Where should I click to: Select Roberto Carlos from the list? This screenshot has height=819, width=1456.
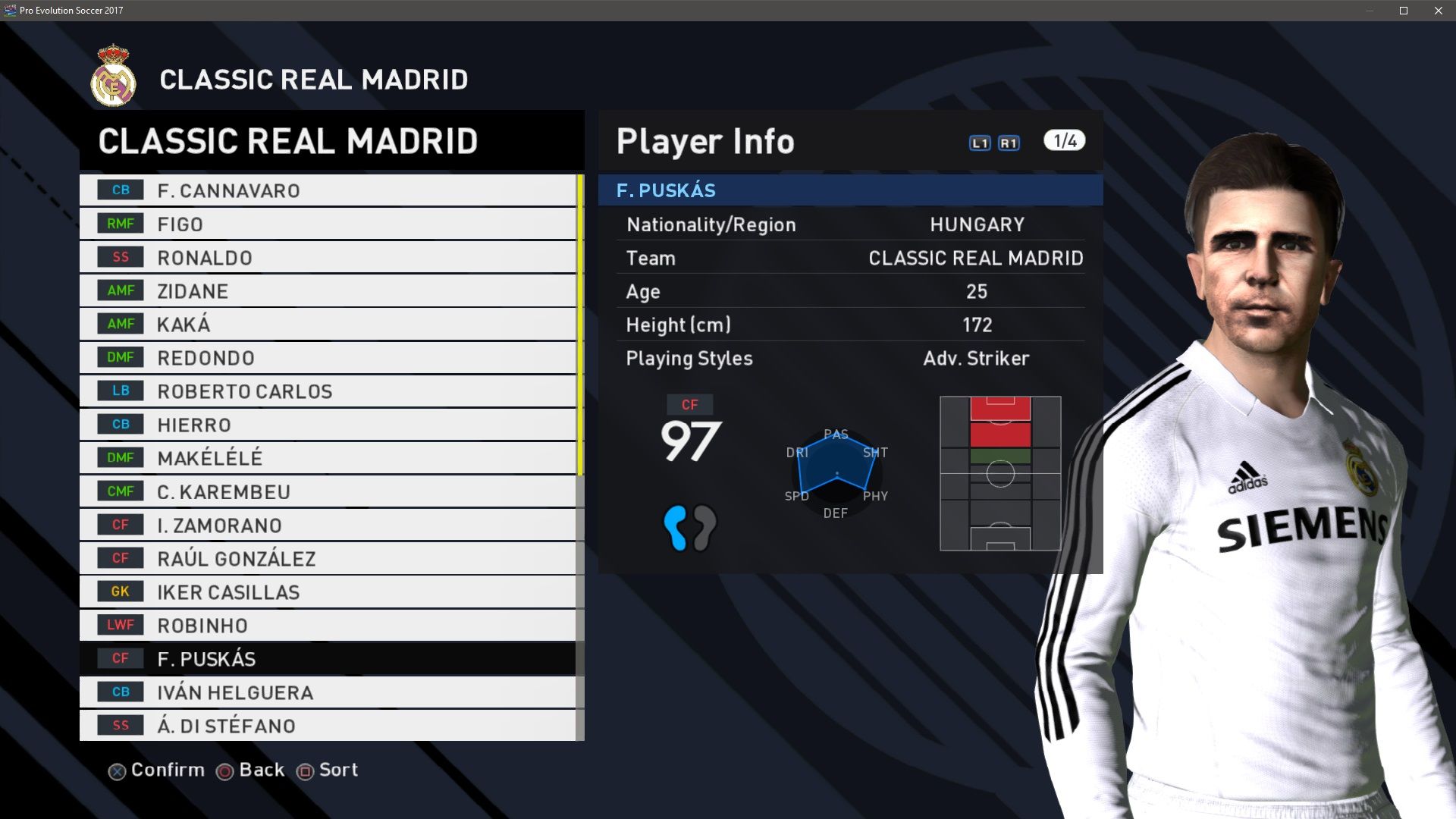328,391
